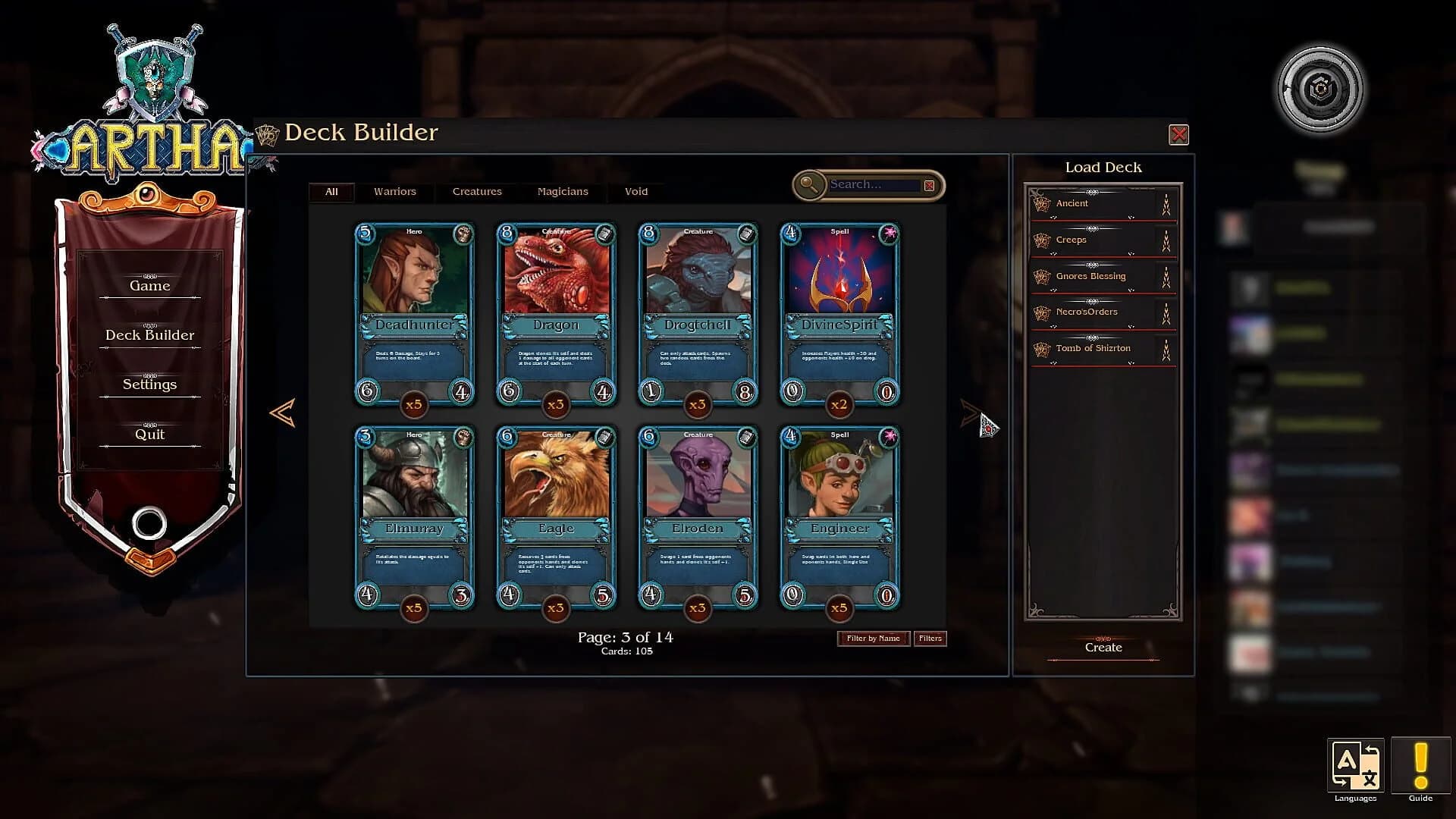Go to the previous card page arrow
This screenshot has height=819, width=1456.
click(281, 413)
